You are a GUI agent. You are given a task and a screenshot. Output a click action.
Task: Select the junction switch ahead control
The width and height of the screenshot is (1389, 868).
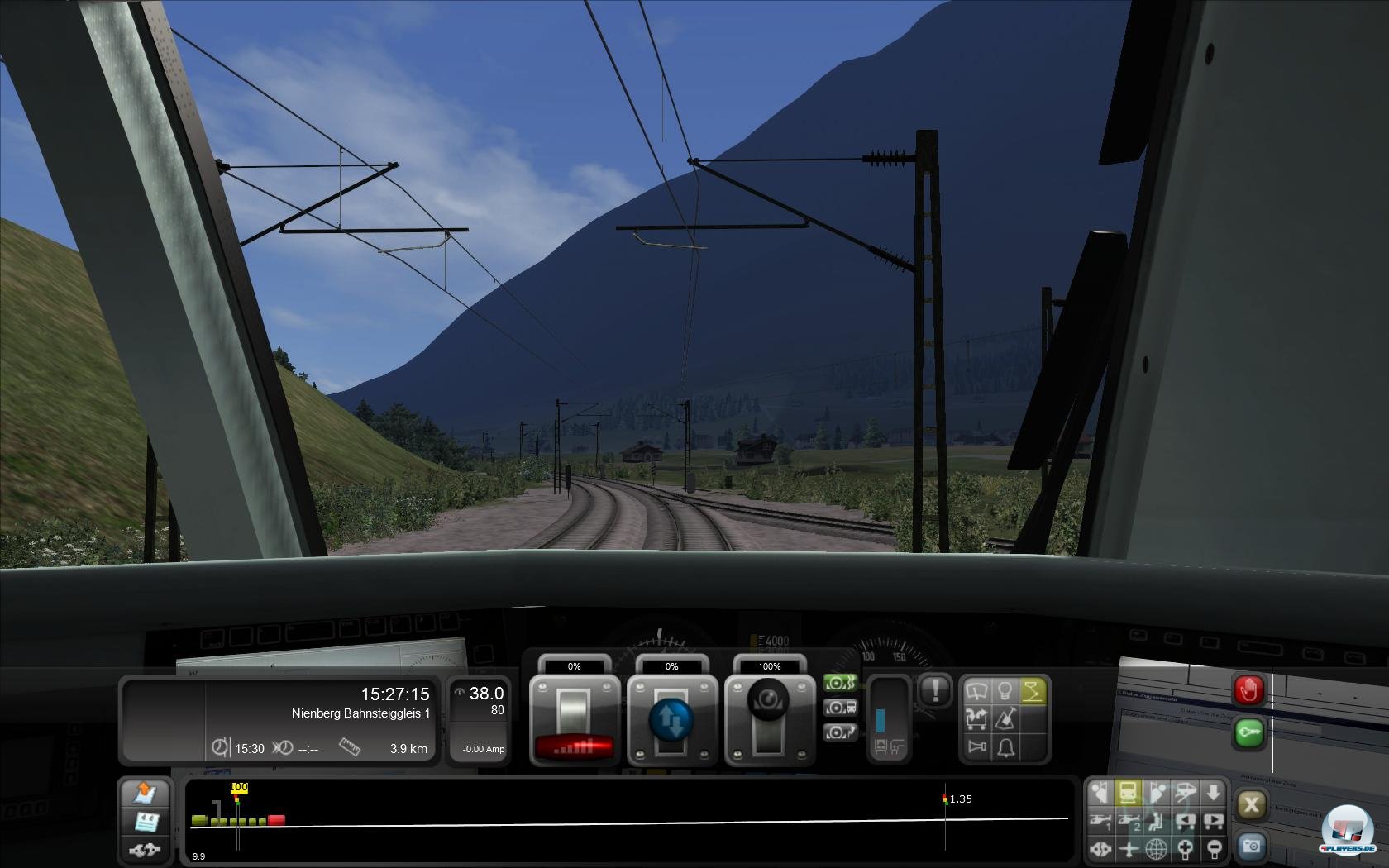coord(976,719)
